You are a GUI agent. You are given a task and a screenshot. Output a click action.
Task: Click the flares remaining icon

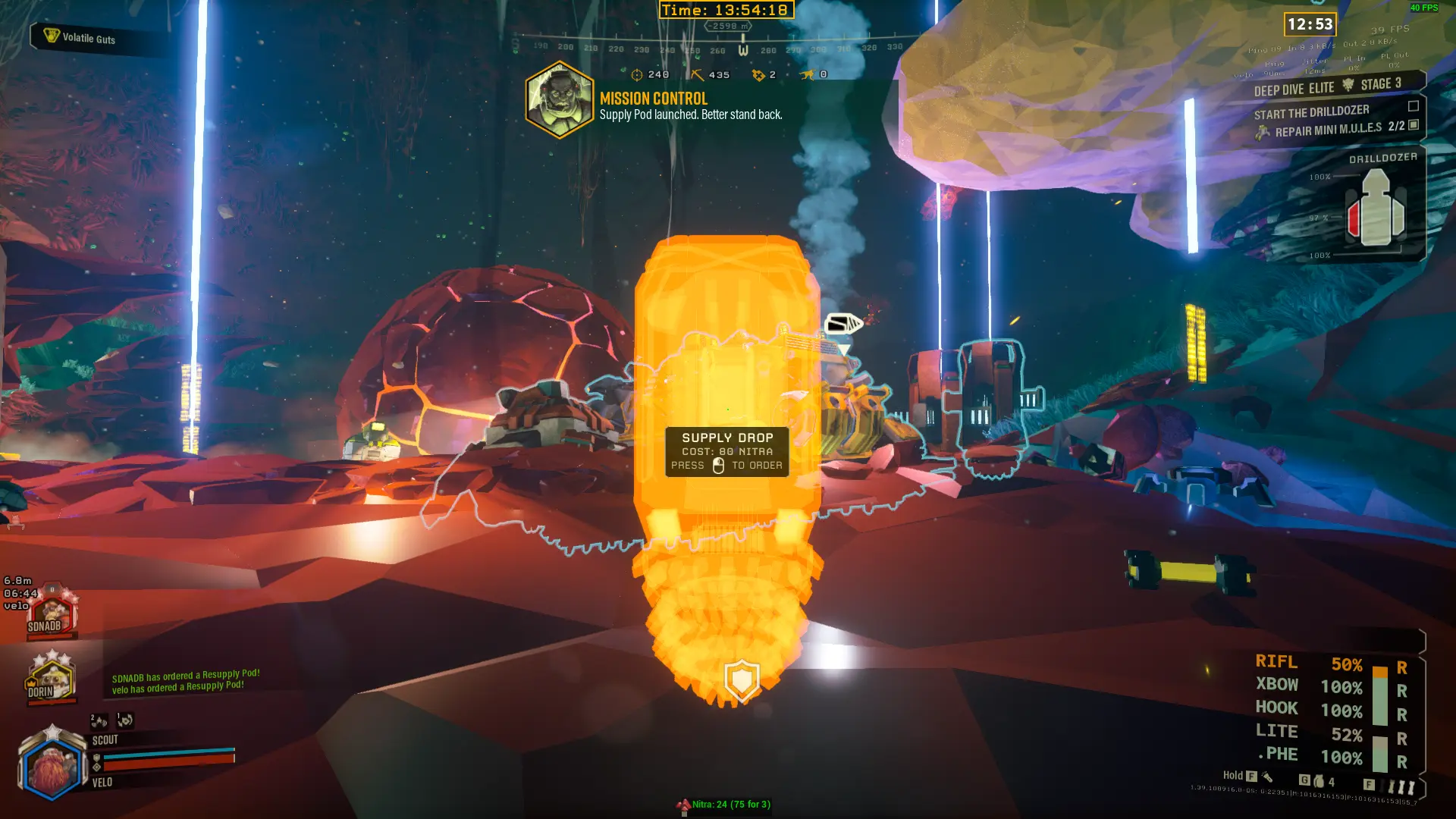point(1401,786)
